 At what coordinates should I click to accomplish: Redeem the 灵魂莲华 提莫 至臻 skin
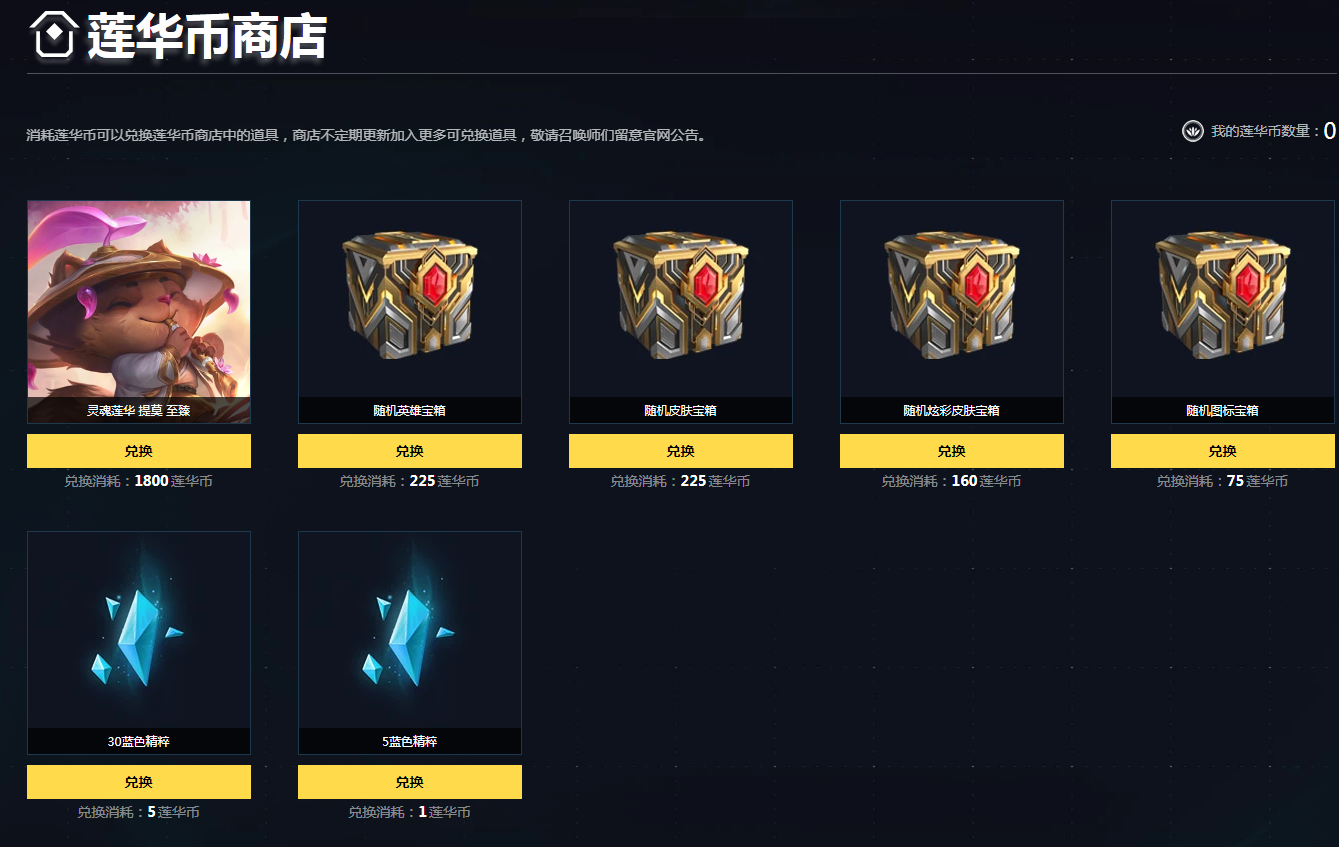[138, 451]
